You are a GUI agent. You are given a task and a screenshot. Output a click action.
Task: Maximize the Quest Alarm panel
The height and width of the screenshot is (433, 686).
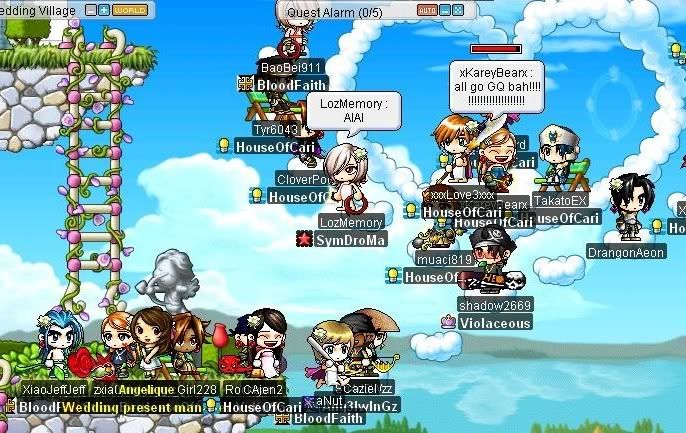pyautogui.click(x=458, y=10)
